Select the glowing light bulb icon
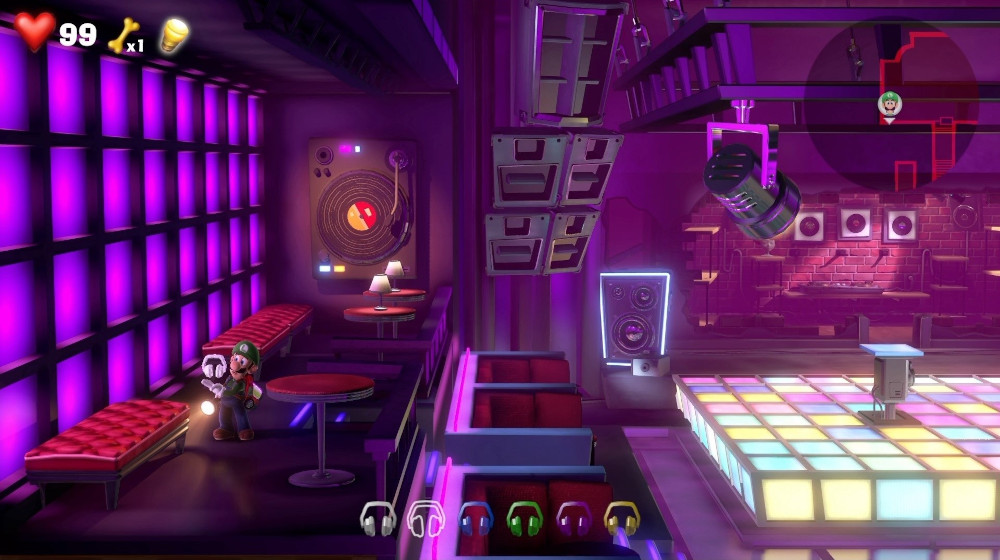1000x560 pixels. pos(174,34)
